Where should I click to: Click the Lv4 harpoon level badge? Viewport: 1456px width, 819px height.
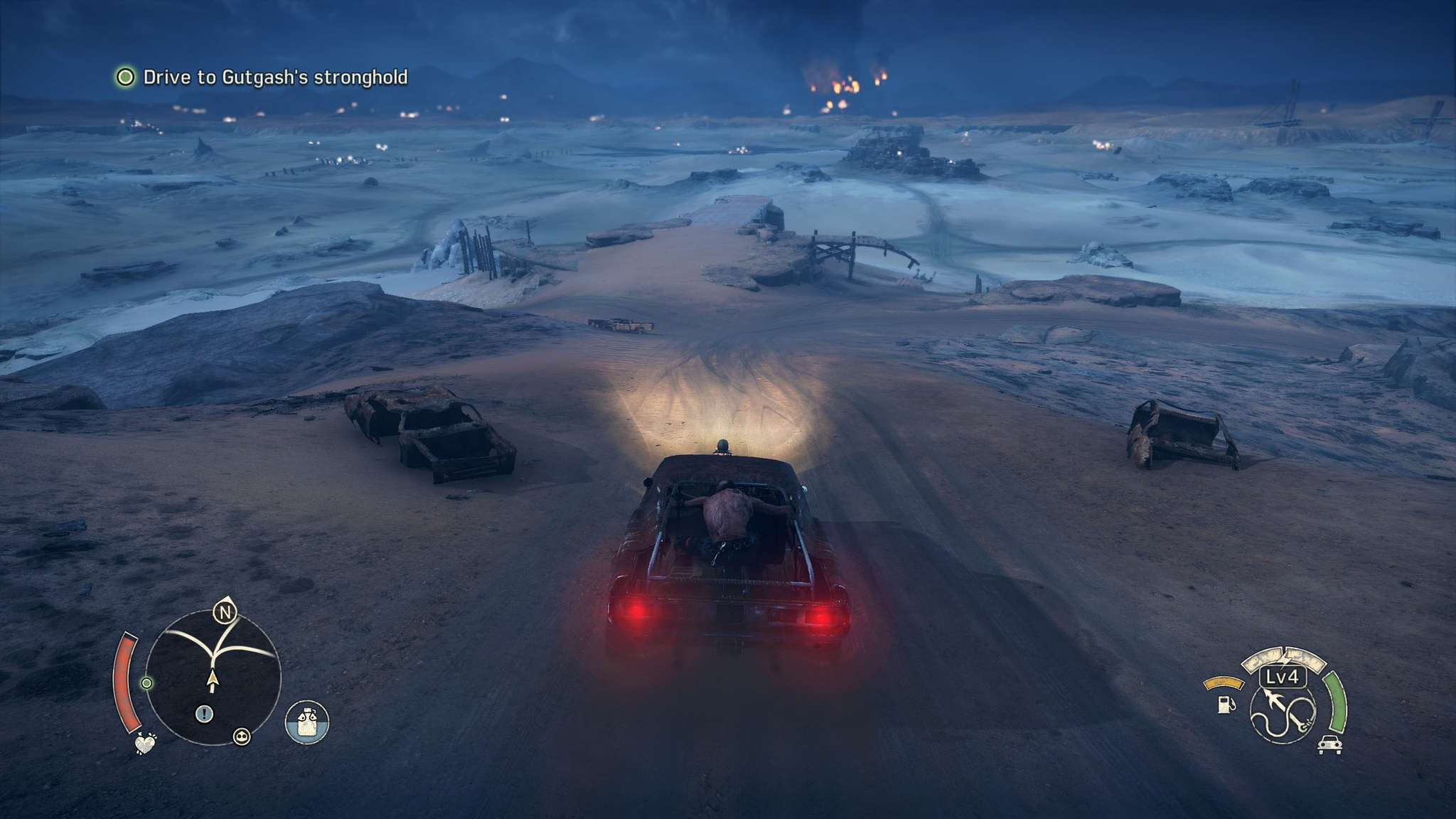click(1283, 677)
